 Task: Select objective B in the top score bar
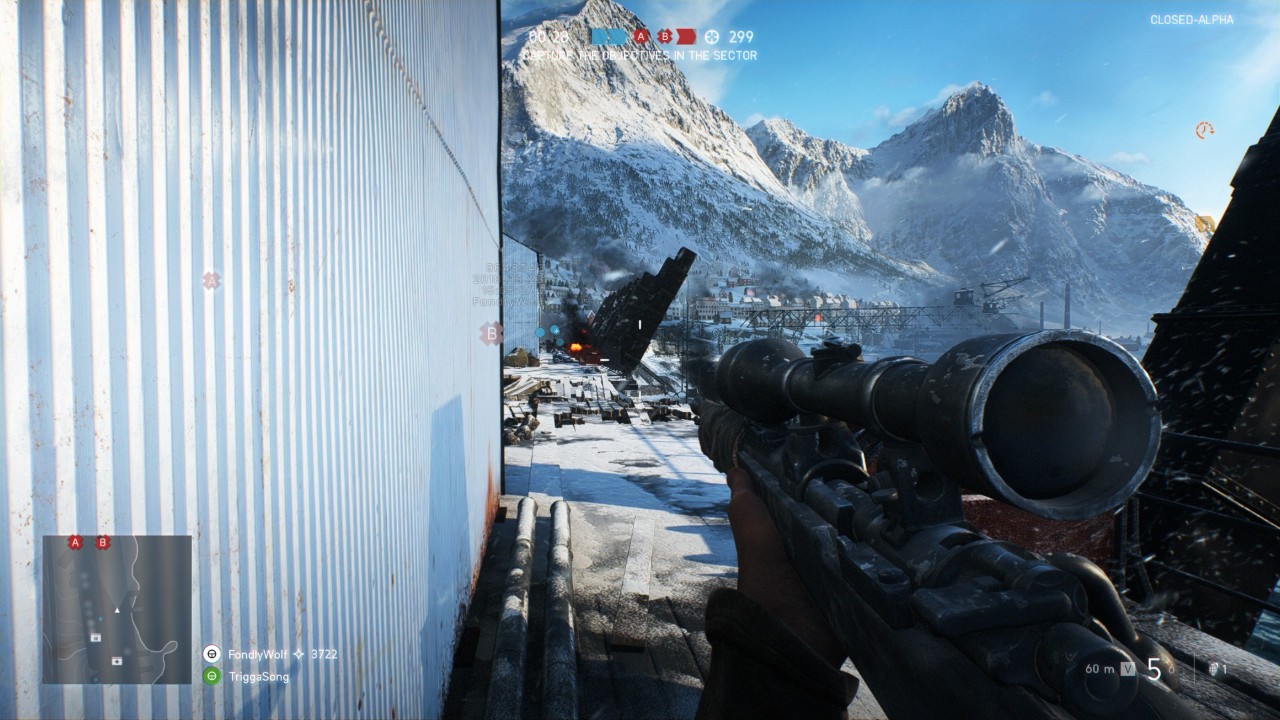(x=665, y=37)
